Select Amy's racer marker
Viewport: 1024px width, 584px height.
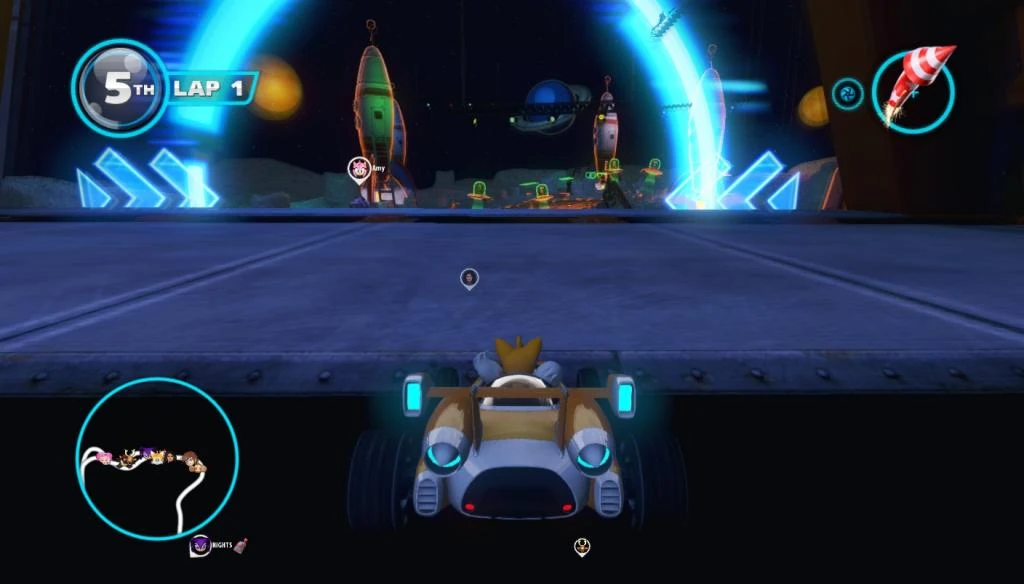pyautogui.click(x=357, y=169)
